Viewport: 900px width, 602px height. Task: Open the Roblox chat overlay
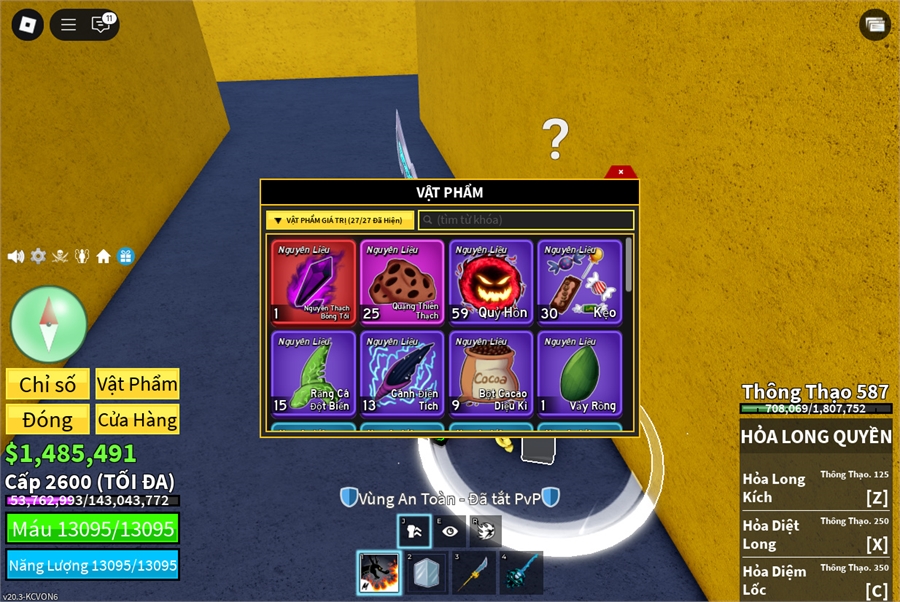click(101, 25)
